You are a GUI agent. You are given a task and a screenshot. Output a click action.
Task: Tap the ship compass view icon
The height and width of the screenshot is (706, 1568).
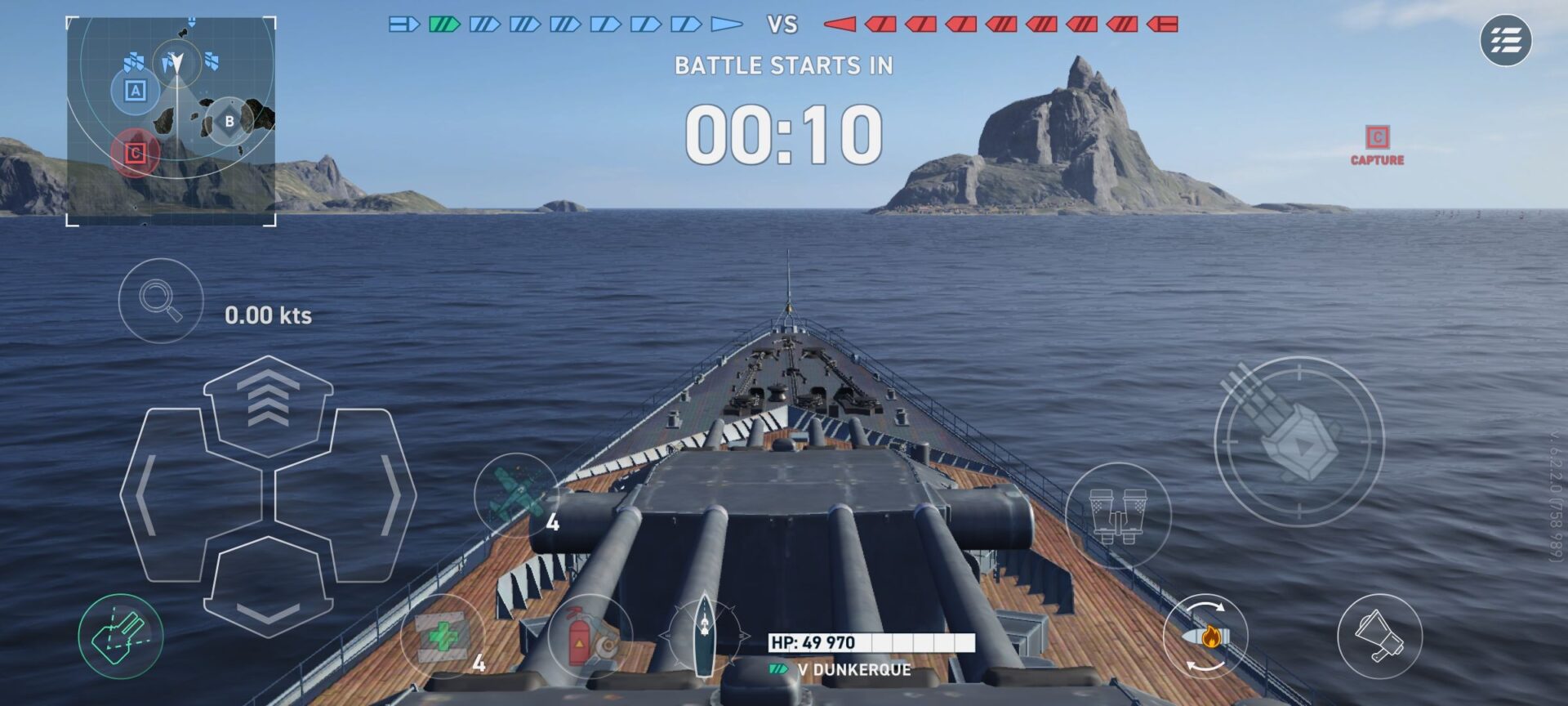coord(704,635)
